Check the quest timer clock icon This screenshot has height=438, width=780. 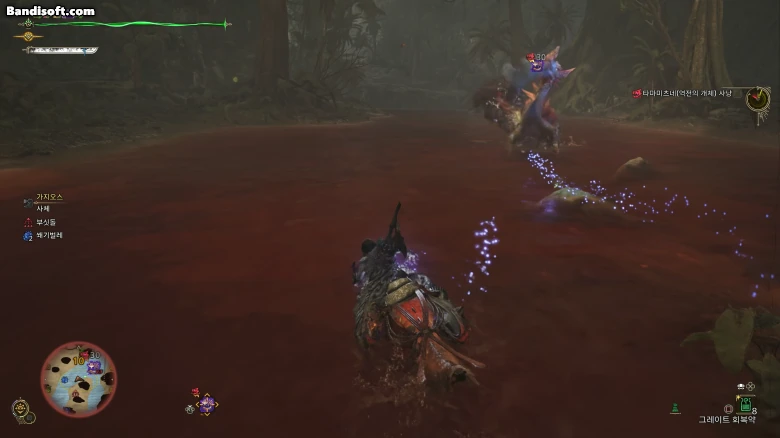tap(757, 97)
